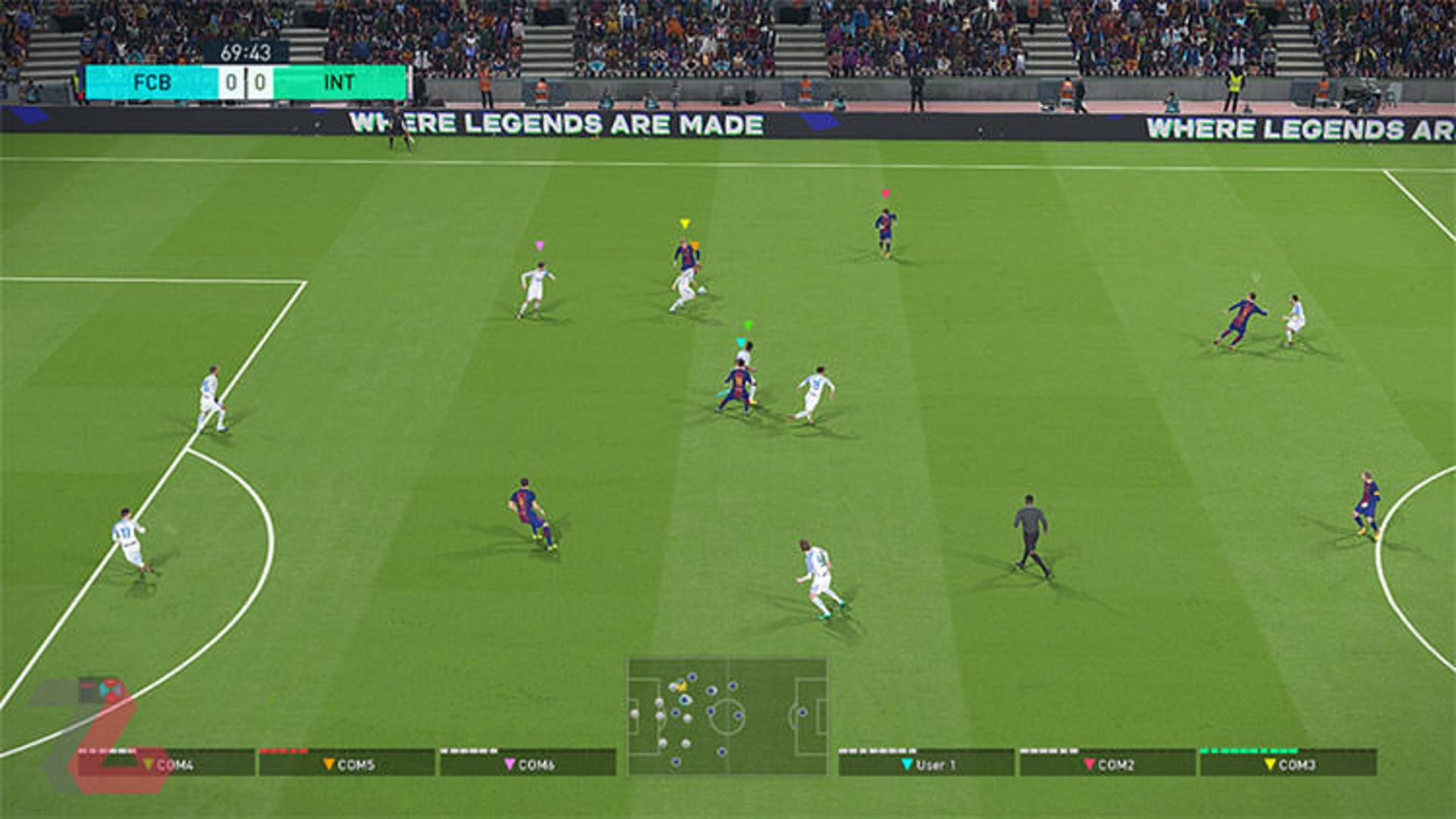Choose the COM5 player panel
This screenshot has height=819, width=1456.
347,763
